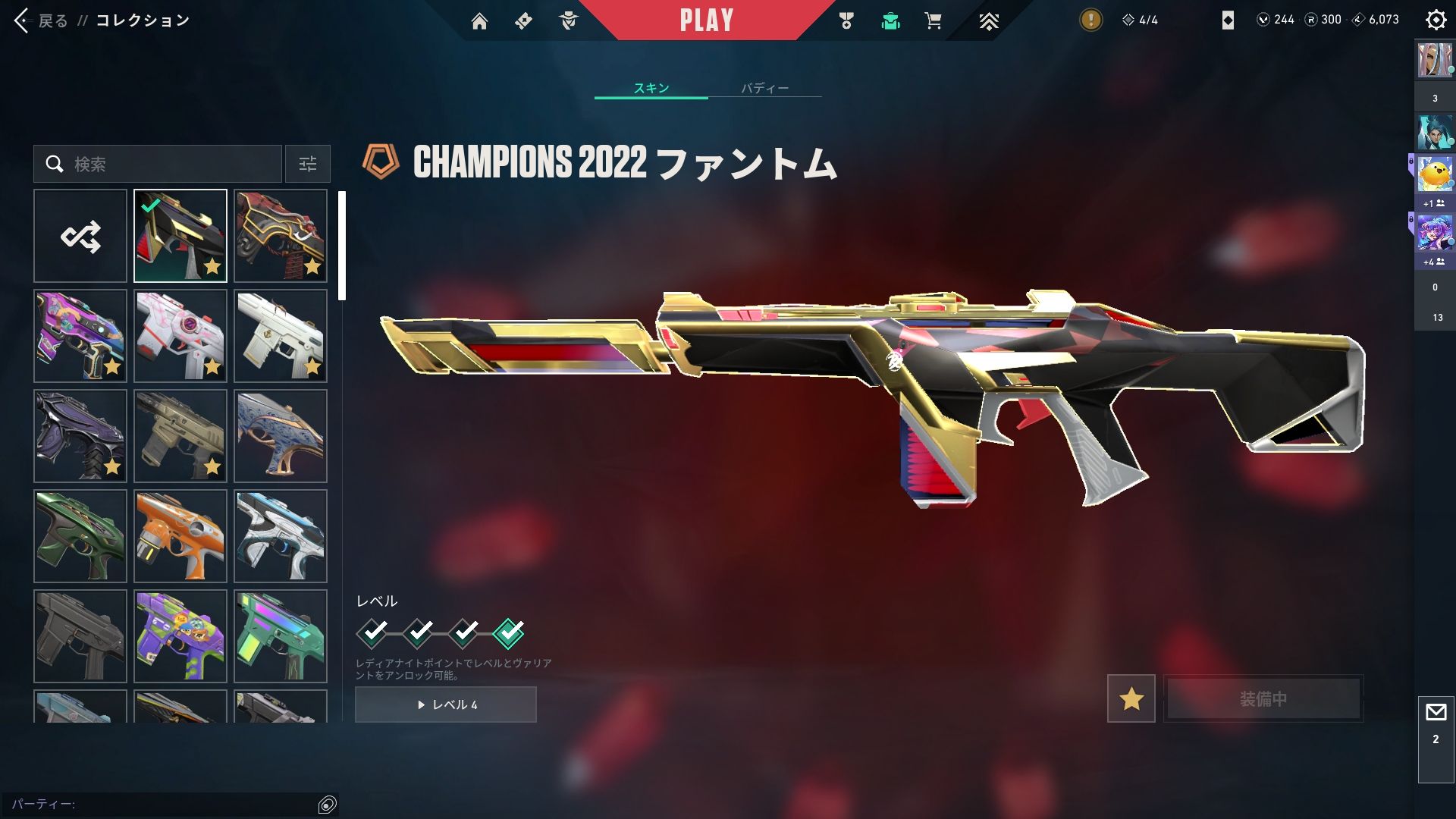Switch to the バディー tab

[x=764, y=88]
